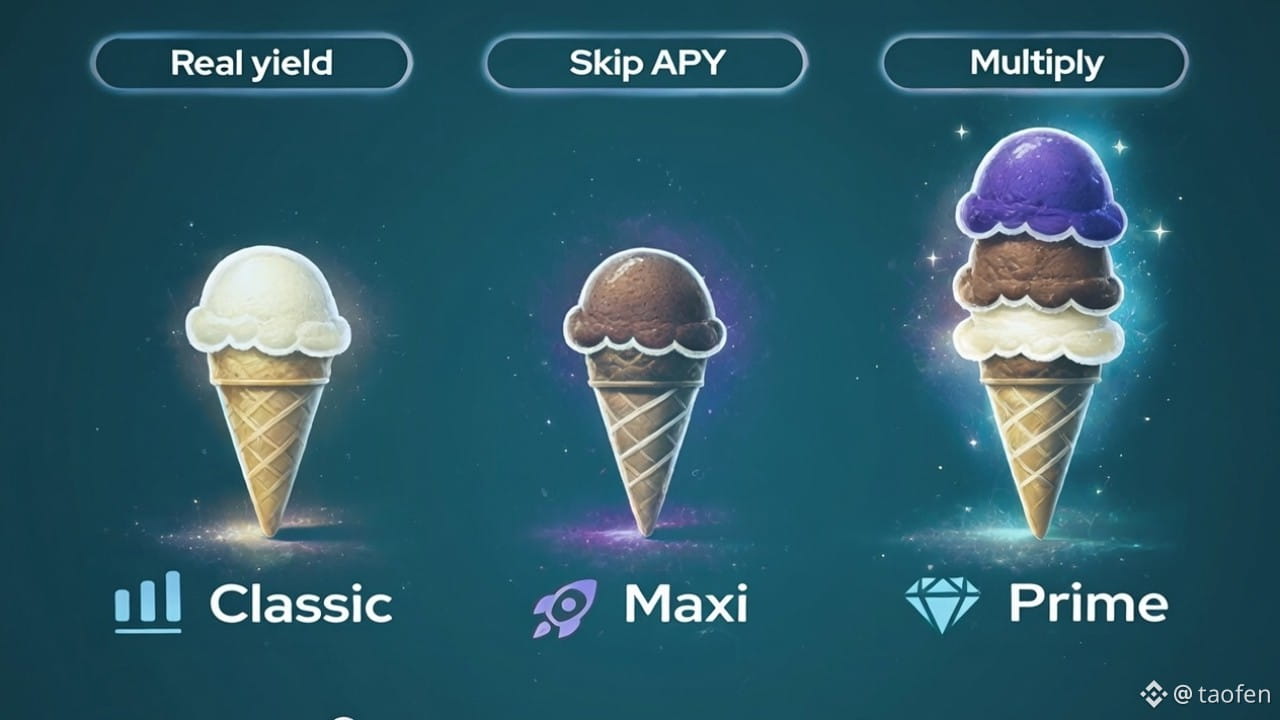Click the Multiply pill button

point(1036,63)
